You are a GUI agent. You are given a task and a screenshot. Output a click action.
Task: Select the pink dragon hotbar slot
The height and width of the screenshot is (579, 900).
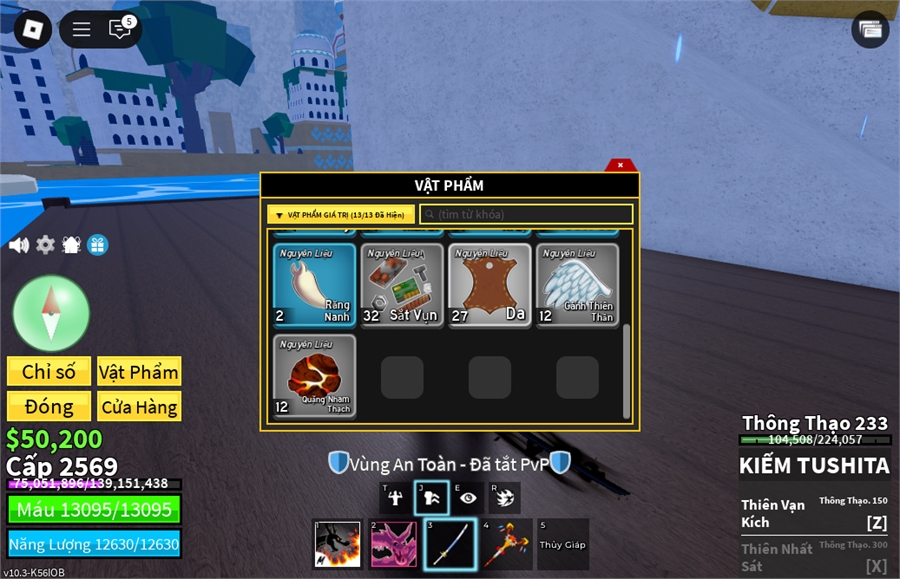[394, 545]
